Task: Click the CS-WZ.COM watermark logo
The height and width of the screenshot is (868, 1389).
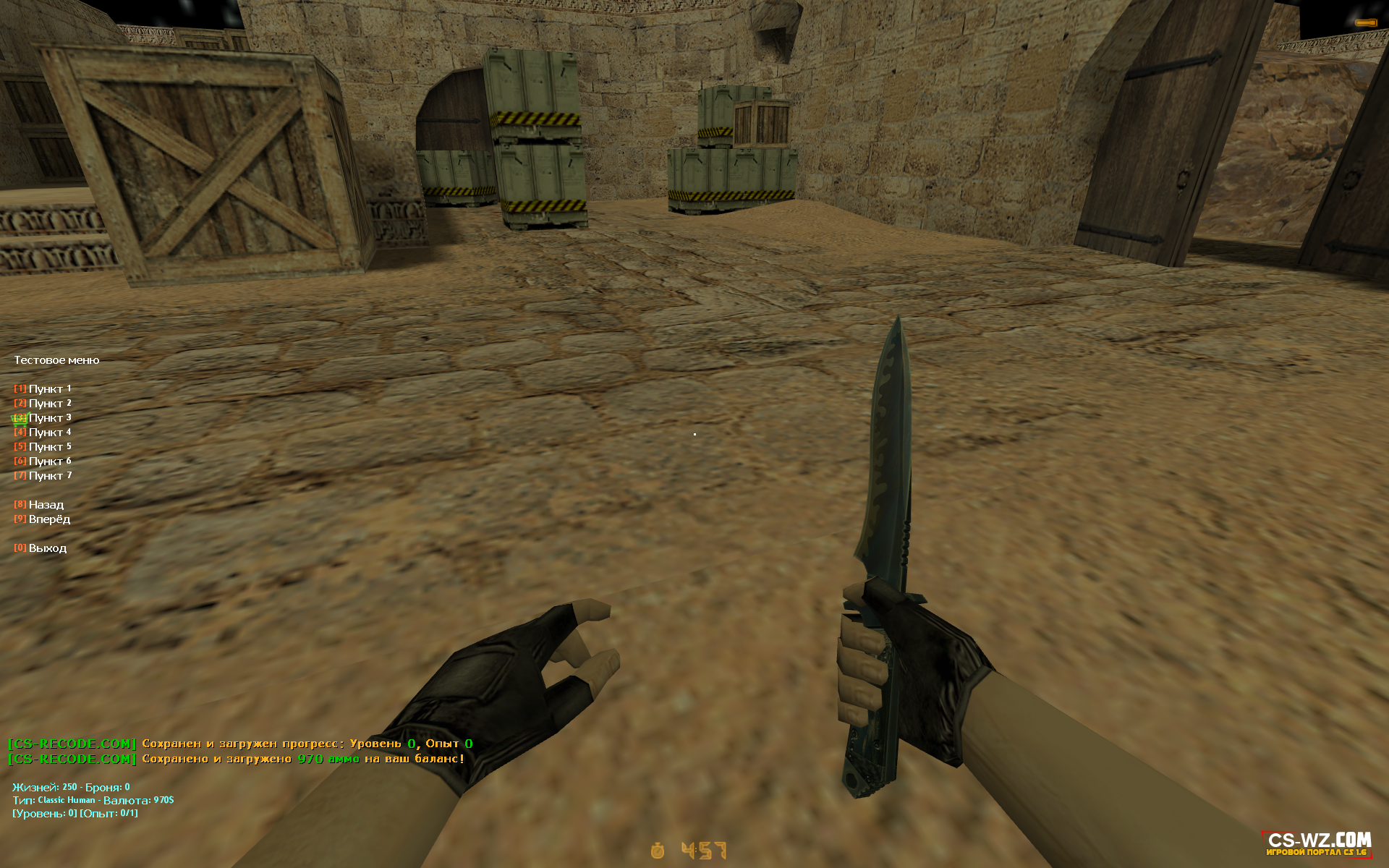Action: (x=1318, y=843)
